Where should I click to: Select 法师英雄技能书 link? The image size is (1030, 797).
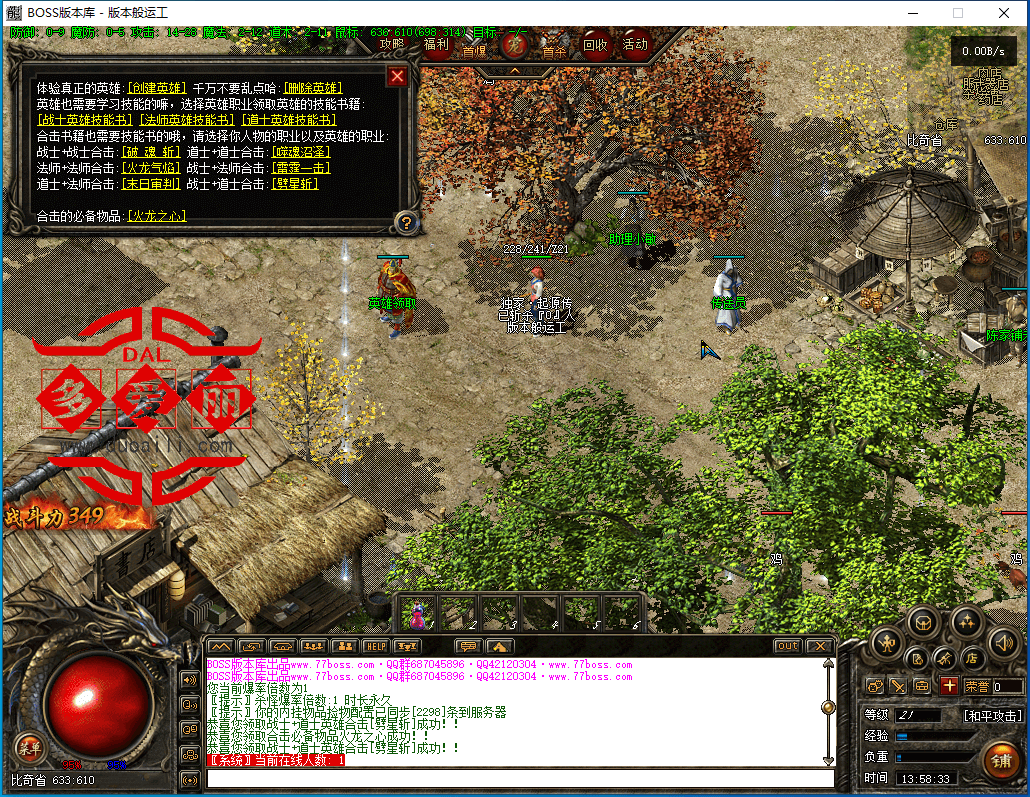[185, 120]
